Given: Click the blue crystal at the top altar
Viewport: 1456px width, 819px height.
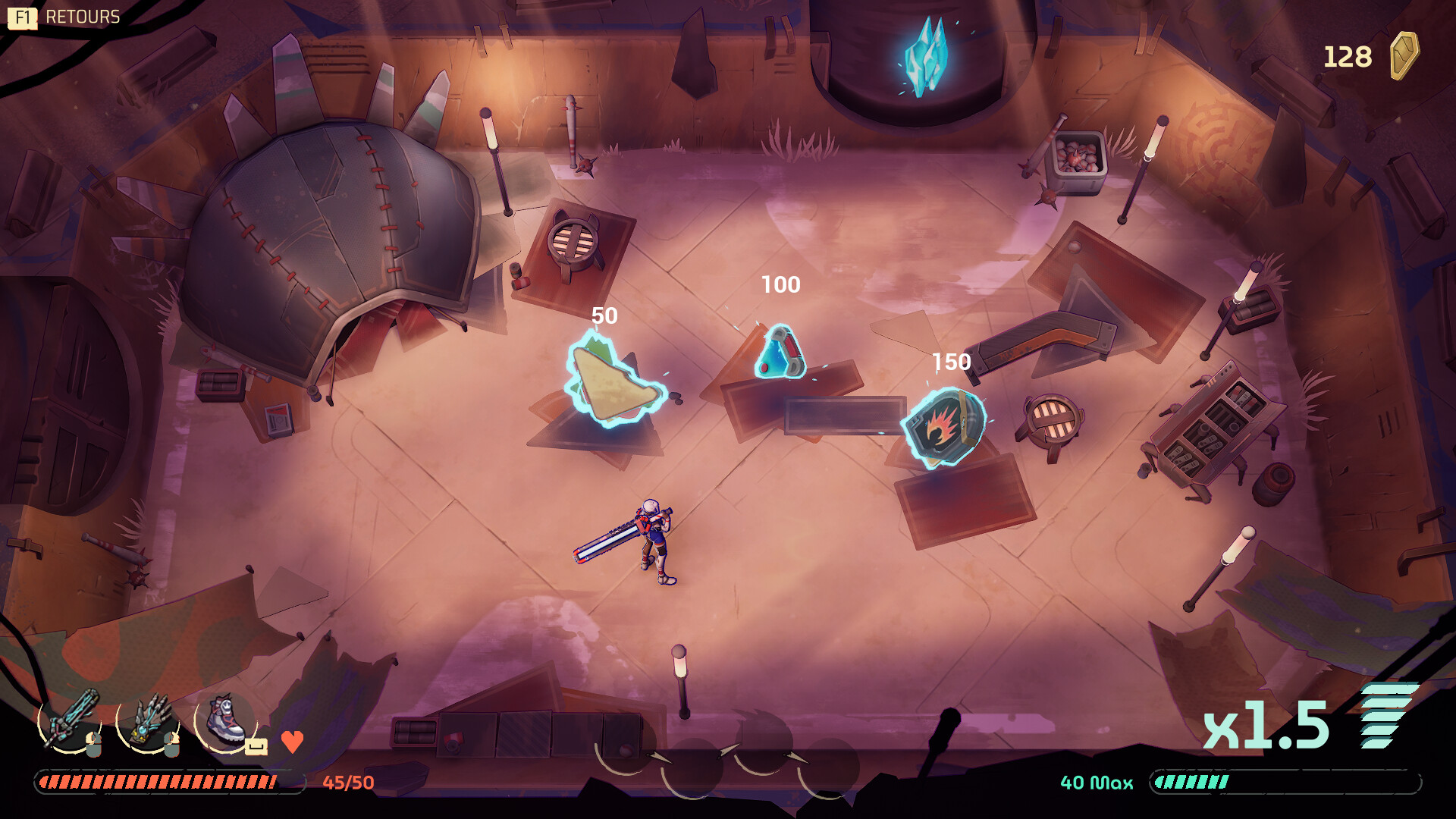Looking at the screenshot, I should point(924,57).
